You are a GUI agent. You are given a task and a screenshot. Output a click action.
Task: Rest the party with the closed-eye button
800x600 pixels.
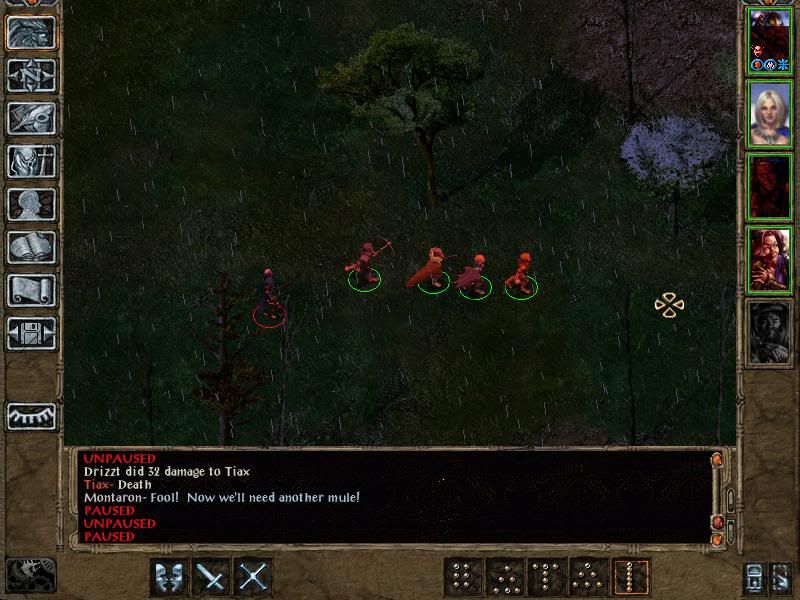tap(31, 415)
